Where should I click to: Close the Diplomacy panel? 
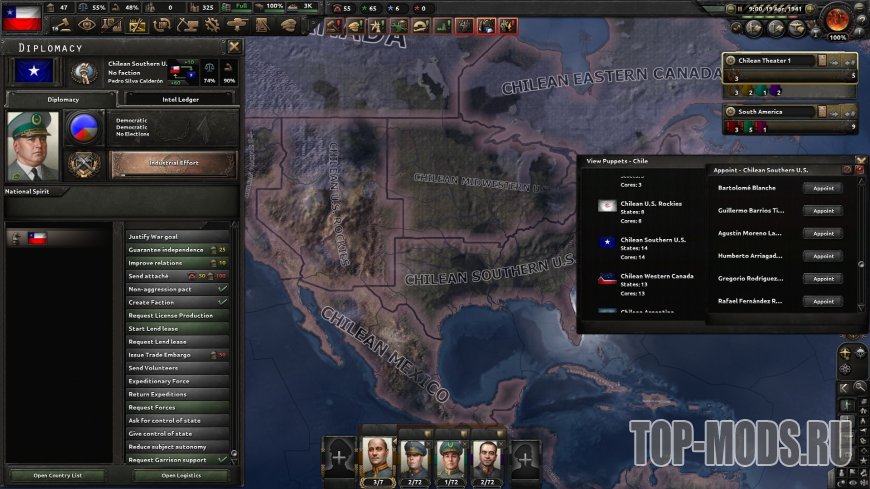234,46
